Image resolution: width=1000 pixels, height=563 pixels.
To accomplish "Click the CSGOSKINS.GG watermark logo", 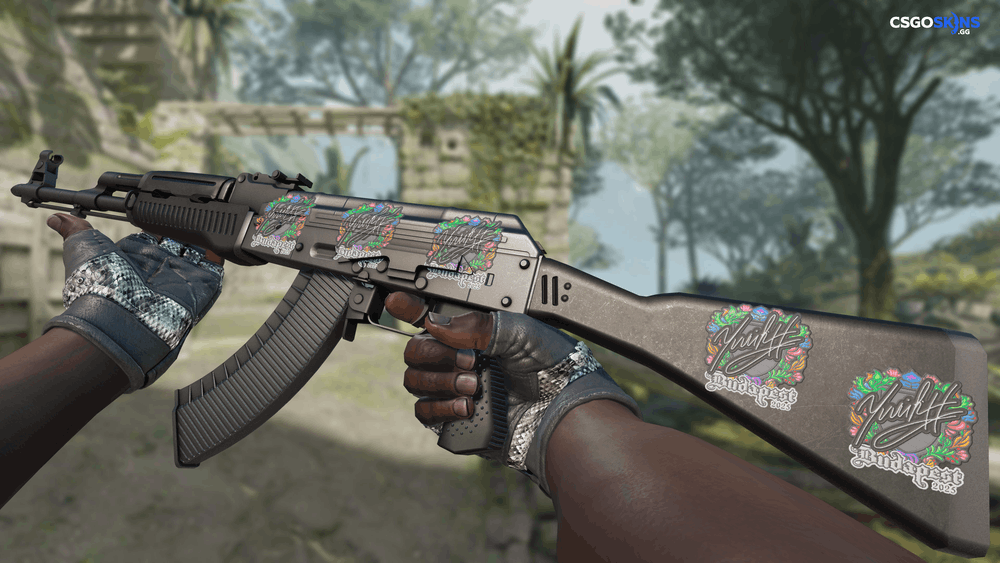I will 935,22.
